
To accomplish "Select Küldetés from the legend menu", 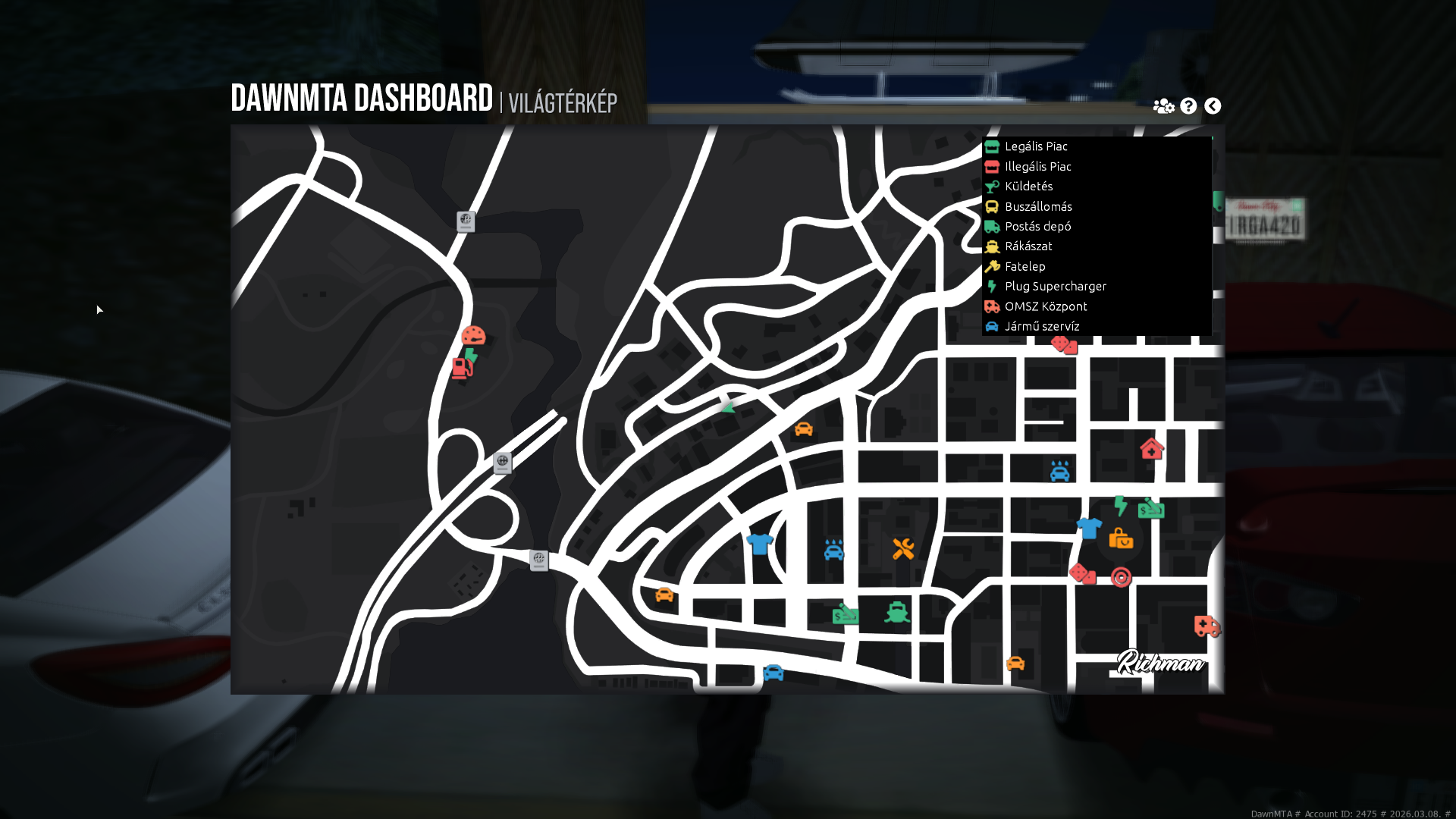I will pyautogui.click(x=1029, y=186).
